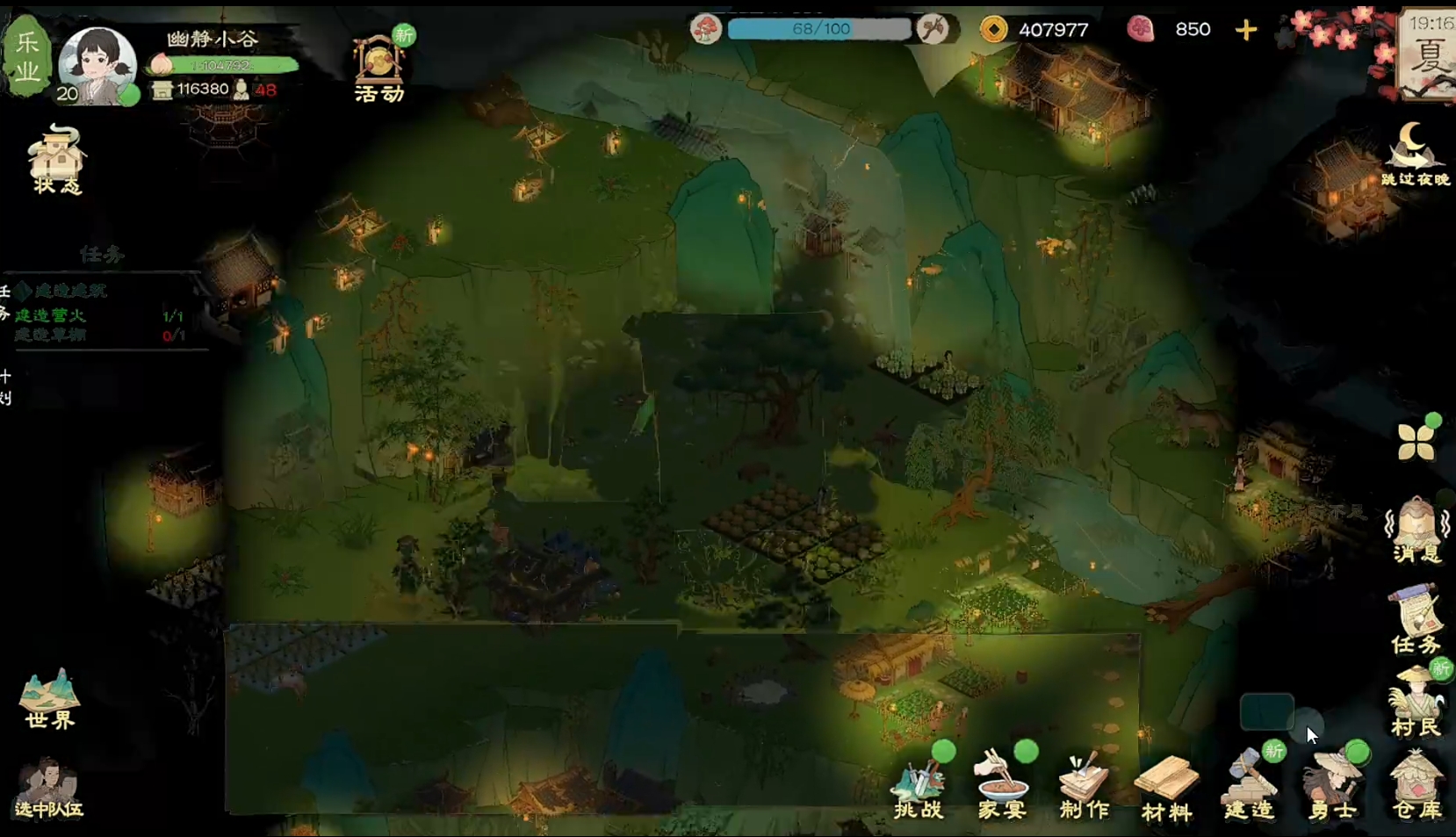Open the 状态 status panel
Image resolution: width=1456 pixels, height=837 pixels.
(x=56, y=160)
